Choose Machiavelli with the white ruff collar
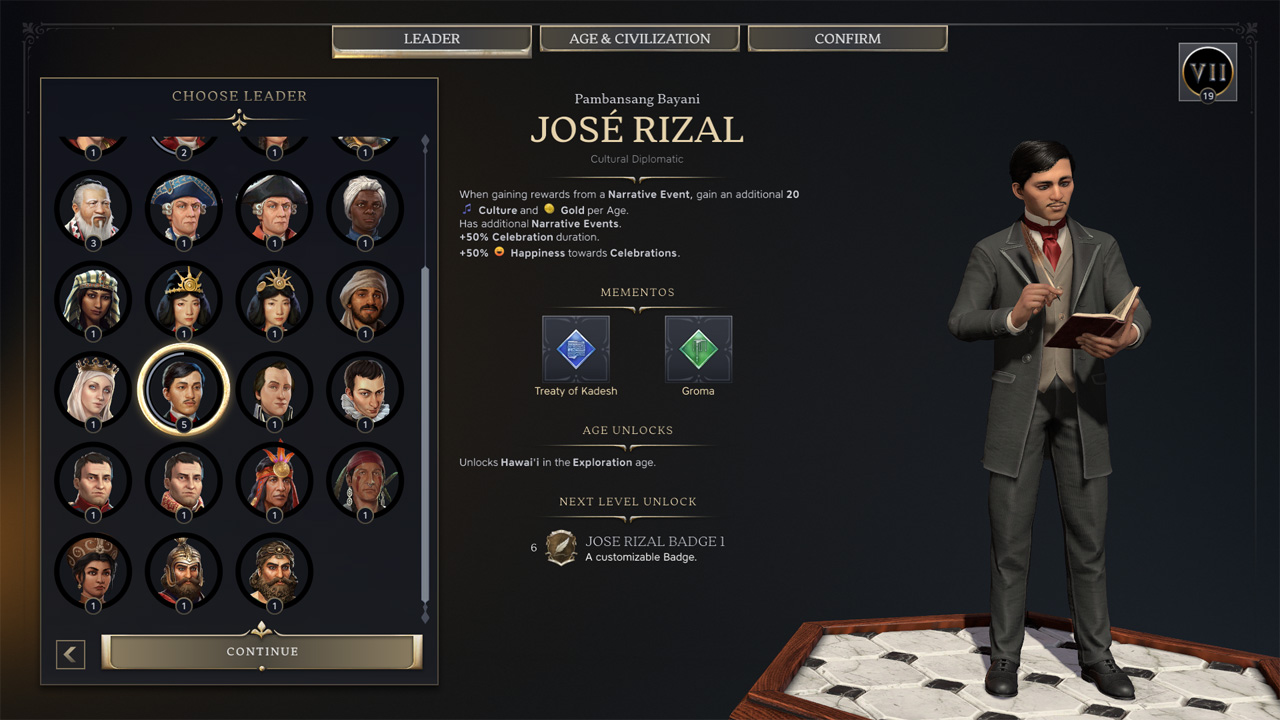The image size is (1280, 720). tap(365, 389)
